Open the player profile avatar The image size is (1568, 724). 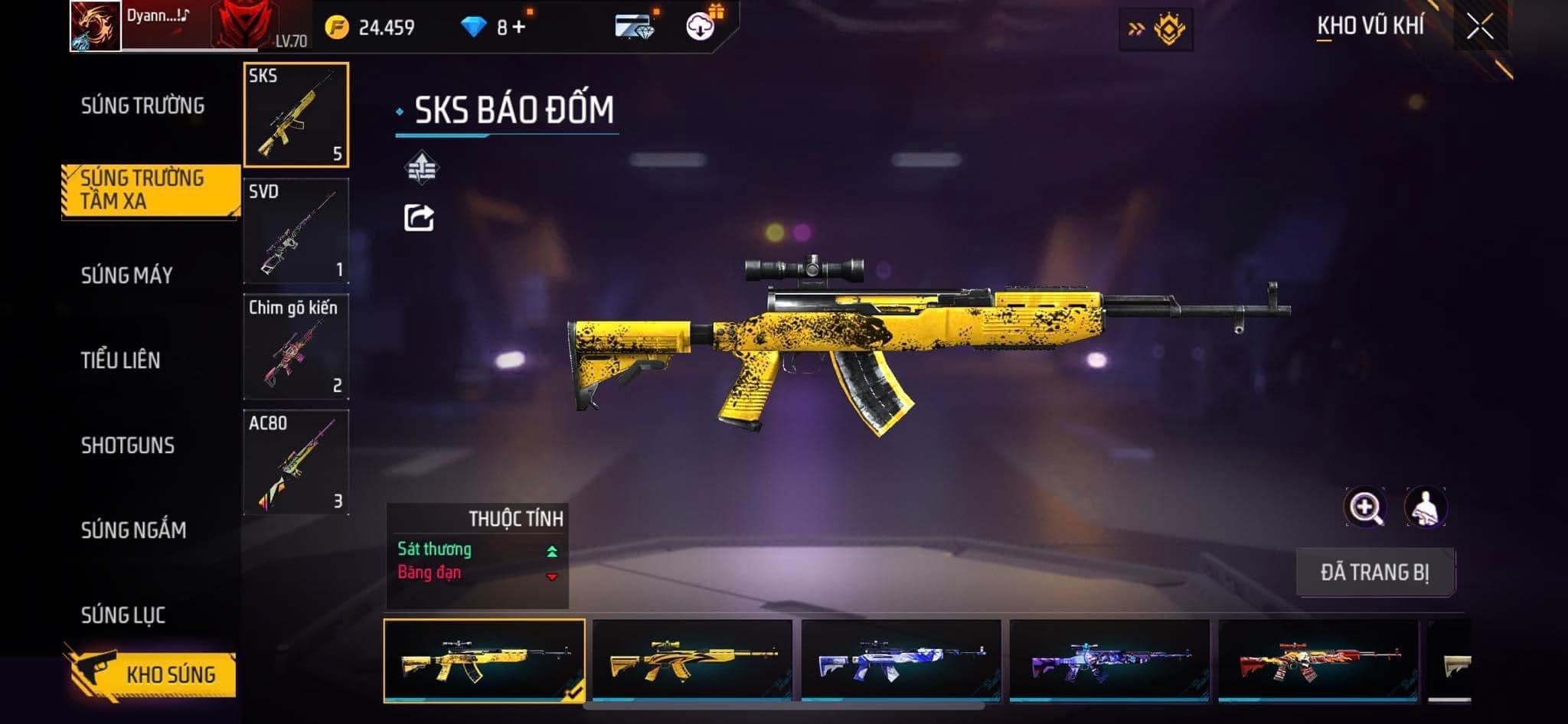[x=96, y=26]
